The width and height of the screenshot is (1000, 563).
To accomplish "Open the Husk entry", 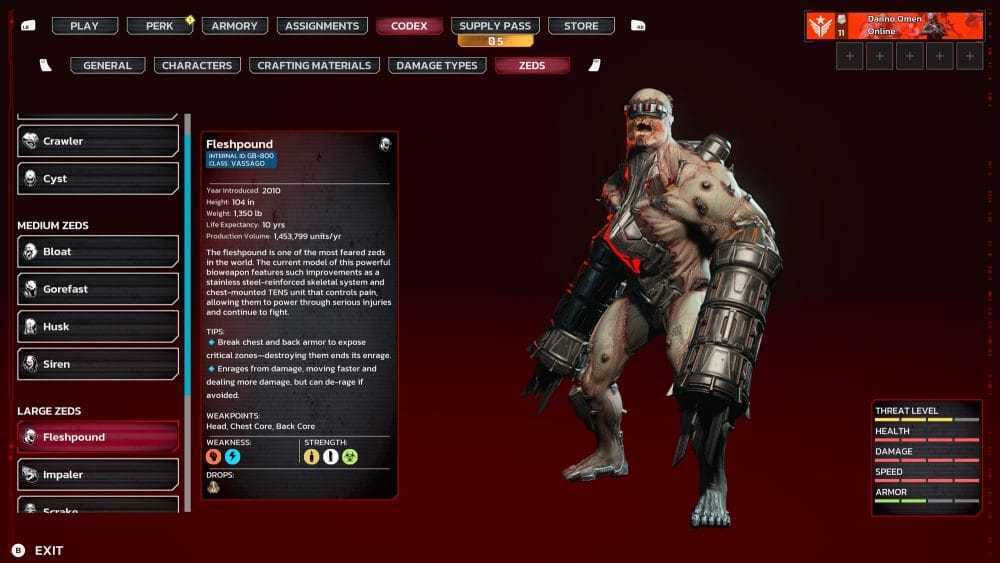I will [98, 327].
